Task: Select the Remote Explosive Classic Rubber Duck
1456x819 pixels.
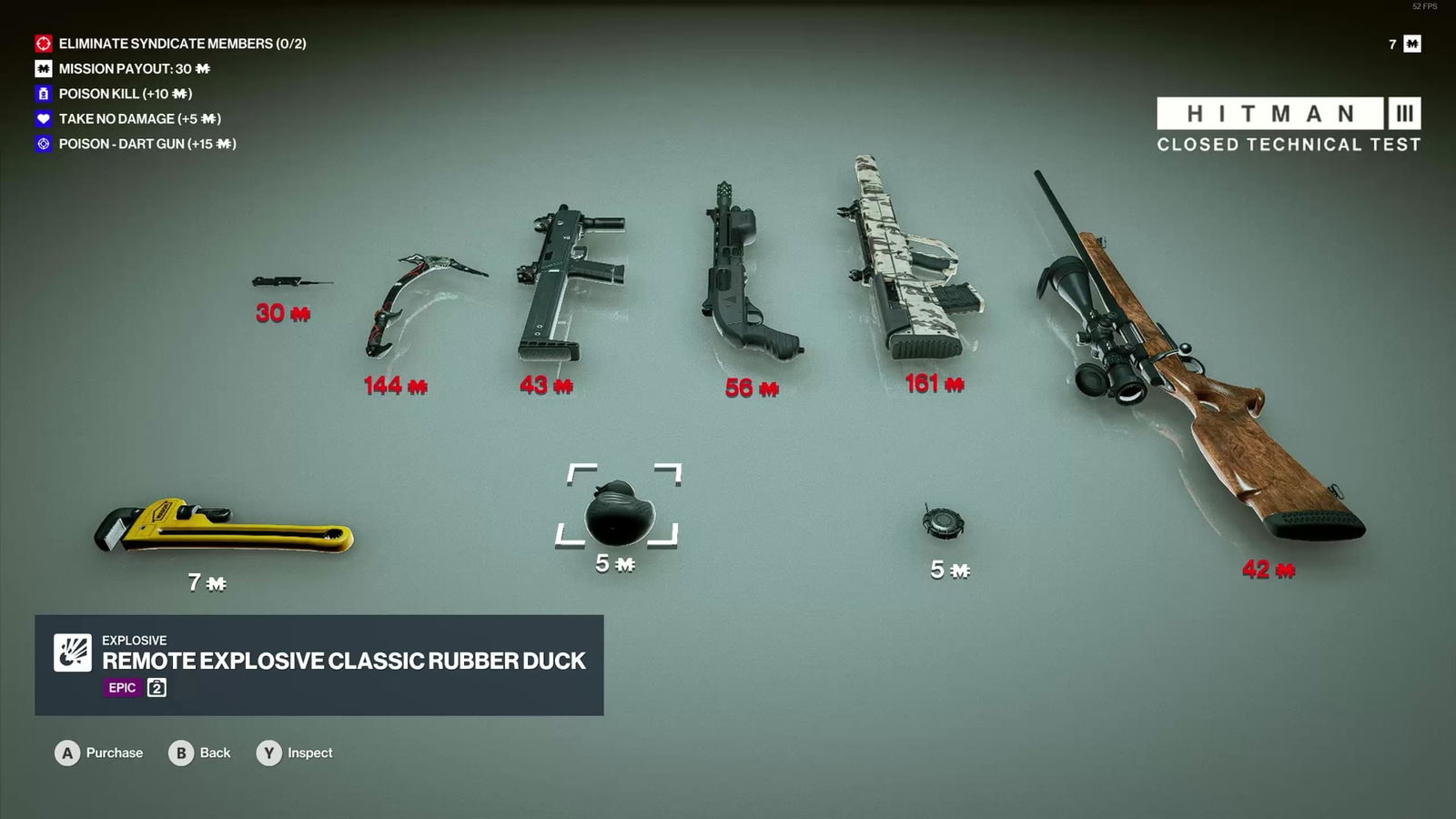Action: 618,510
